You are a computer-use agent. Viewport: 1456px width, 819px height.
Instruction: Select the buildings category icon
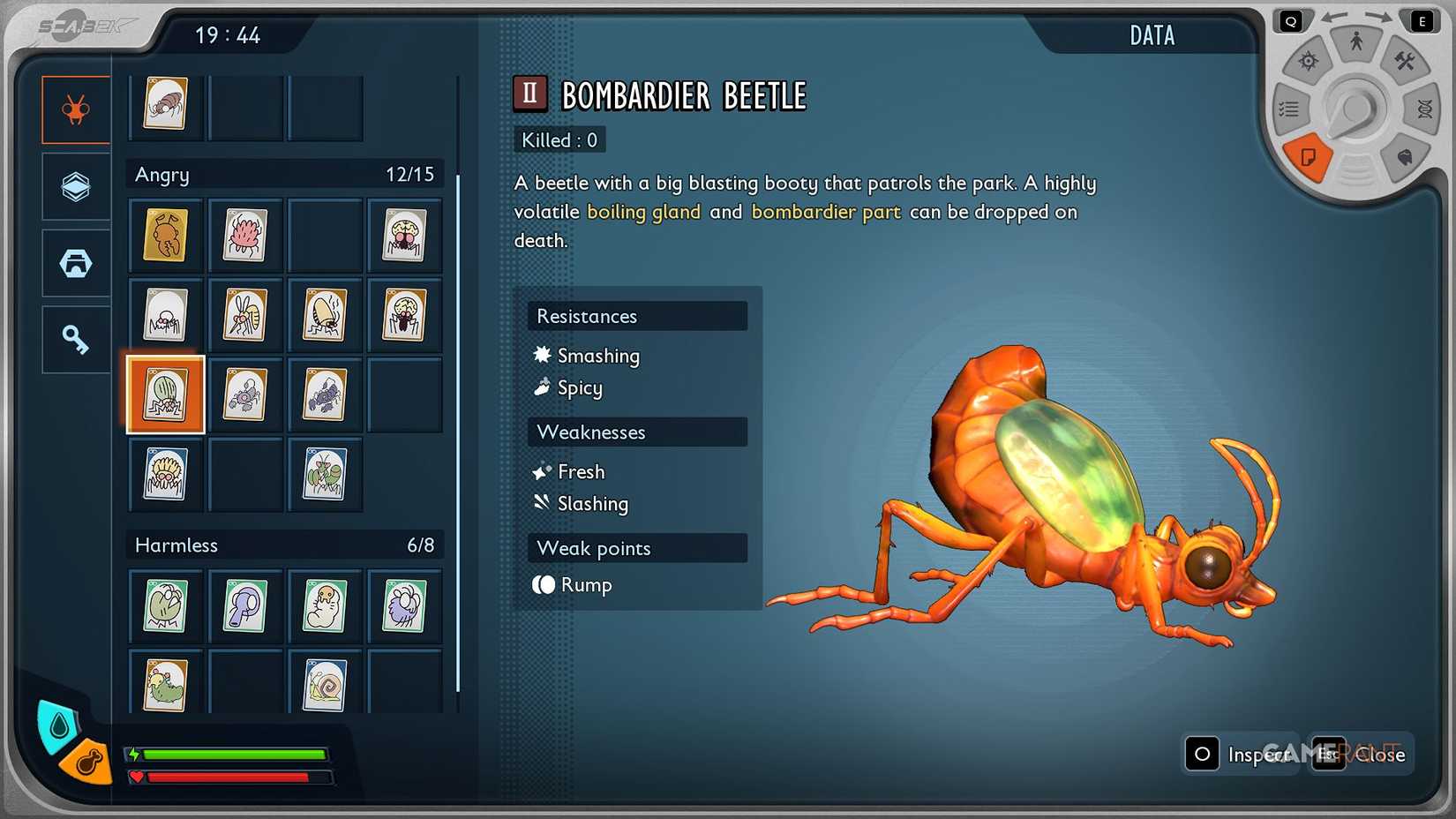coord(75,262)
